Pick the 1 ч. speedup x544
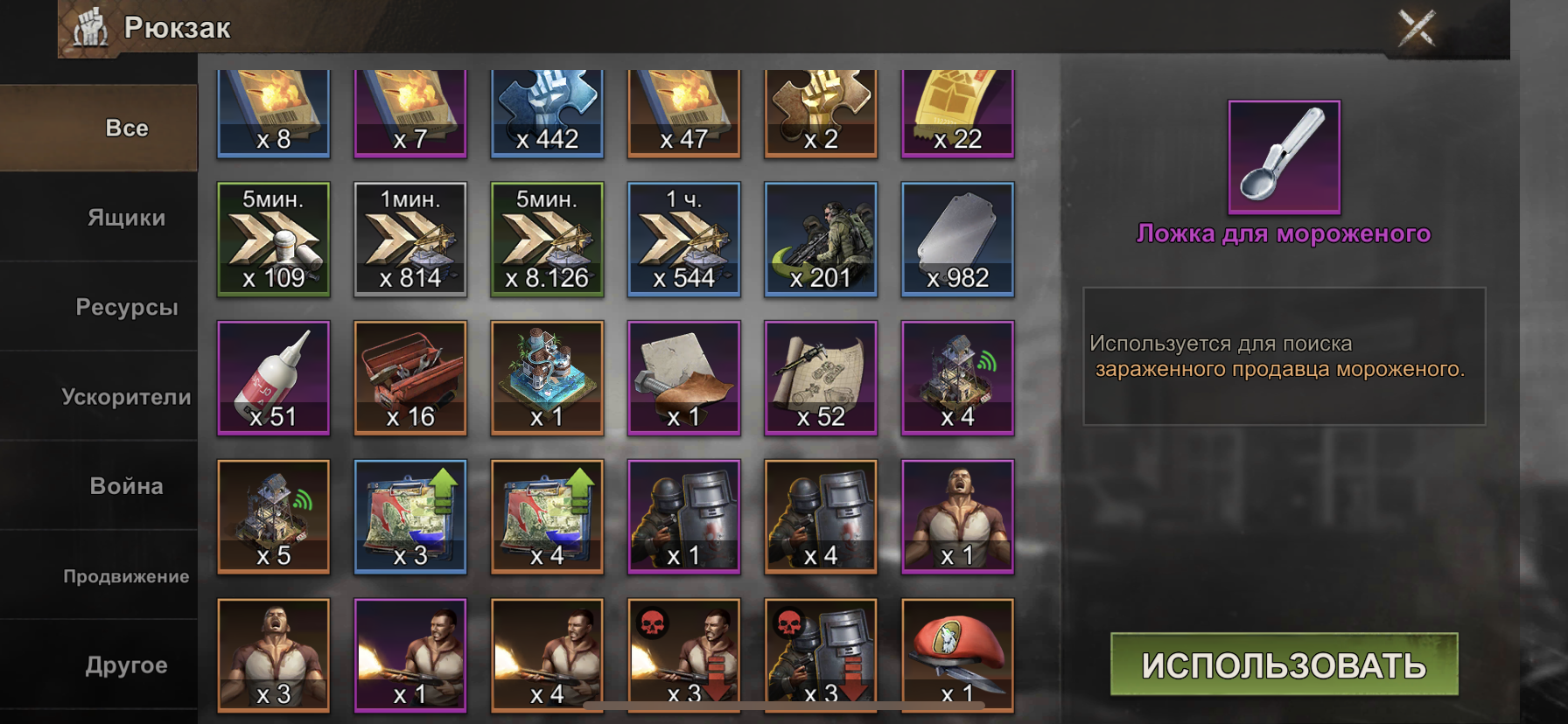The height and width of the screenshot is (724, 1568). pyautogui.click(x=683, y=239)
